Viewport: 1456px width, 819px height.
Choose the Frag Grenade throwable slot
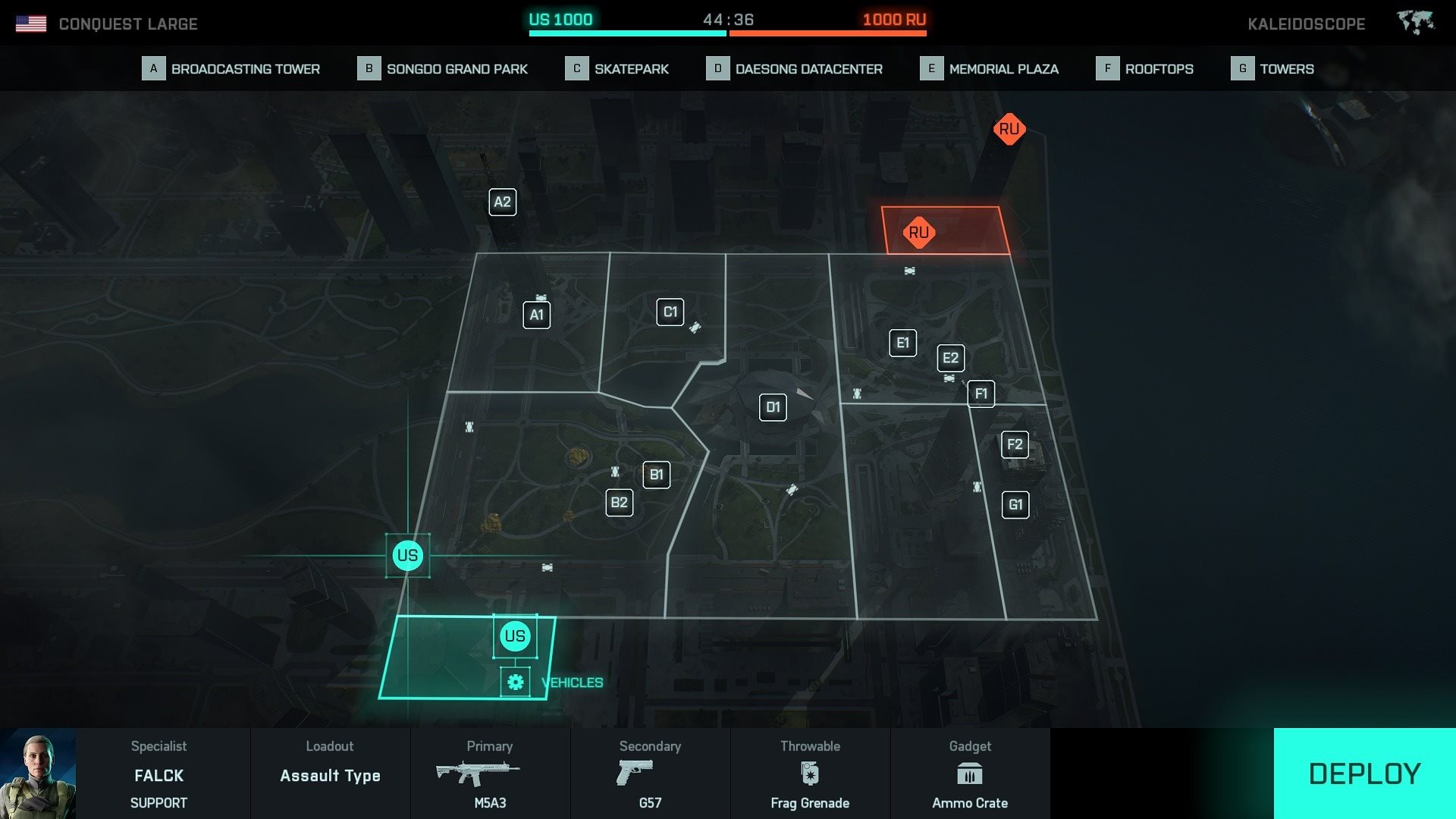tap(810, 773)
